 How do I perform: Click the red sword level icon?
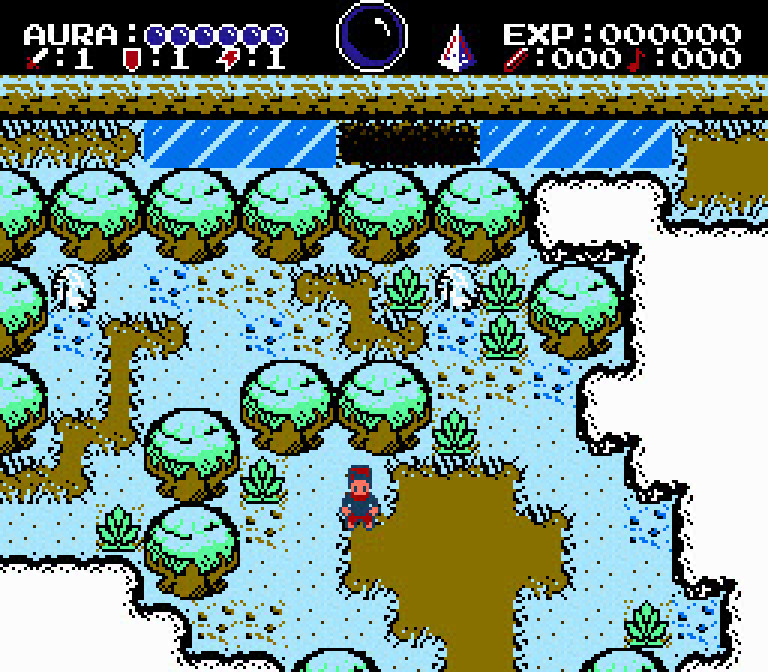tap(36, 59)
